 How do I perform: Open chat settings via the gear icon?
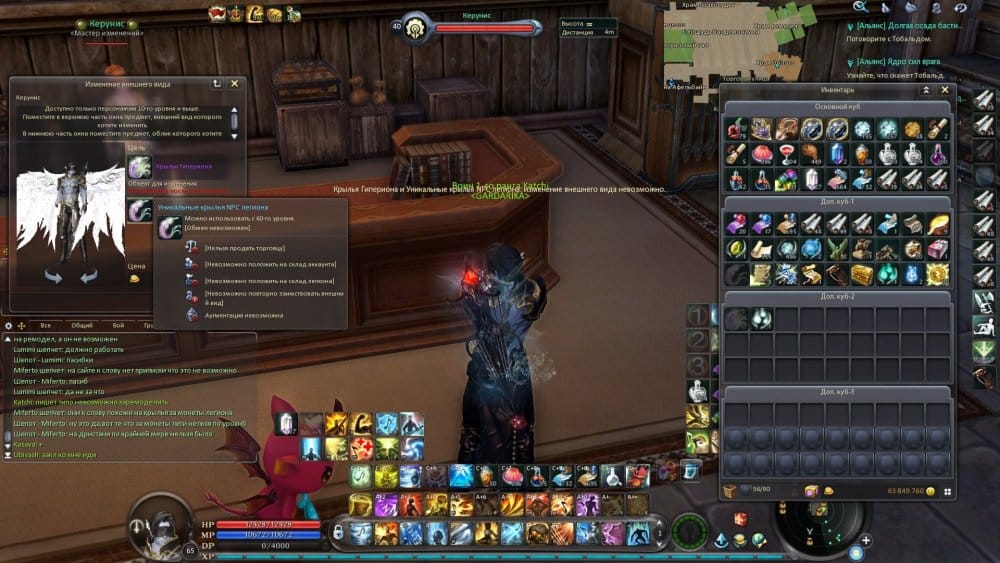pos(9,325)
